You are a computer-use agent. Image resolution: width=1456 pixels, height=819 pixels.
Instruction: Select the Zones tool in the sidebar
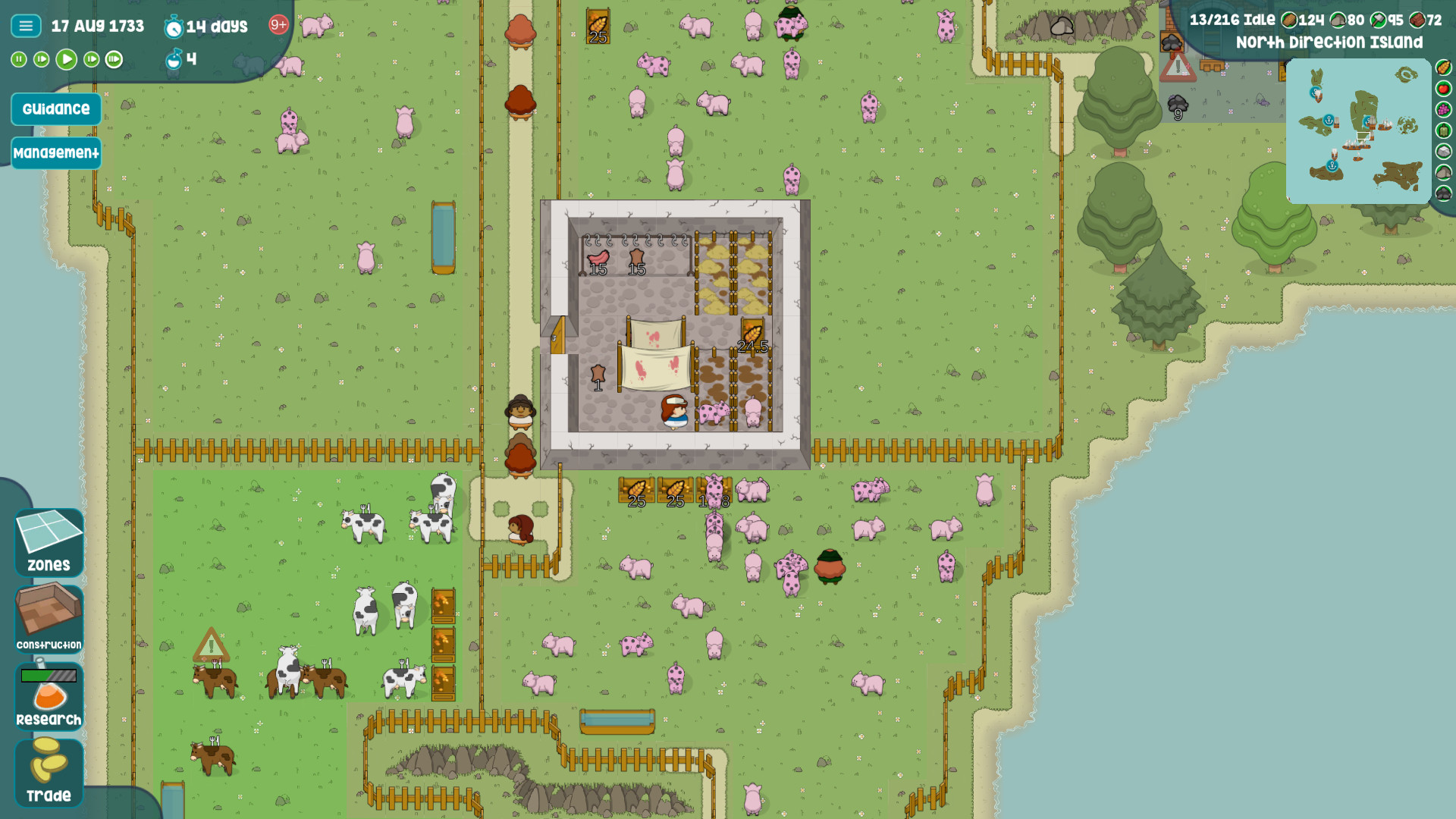pos(49,541)
